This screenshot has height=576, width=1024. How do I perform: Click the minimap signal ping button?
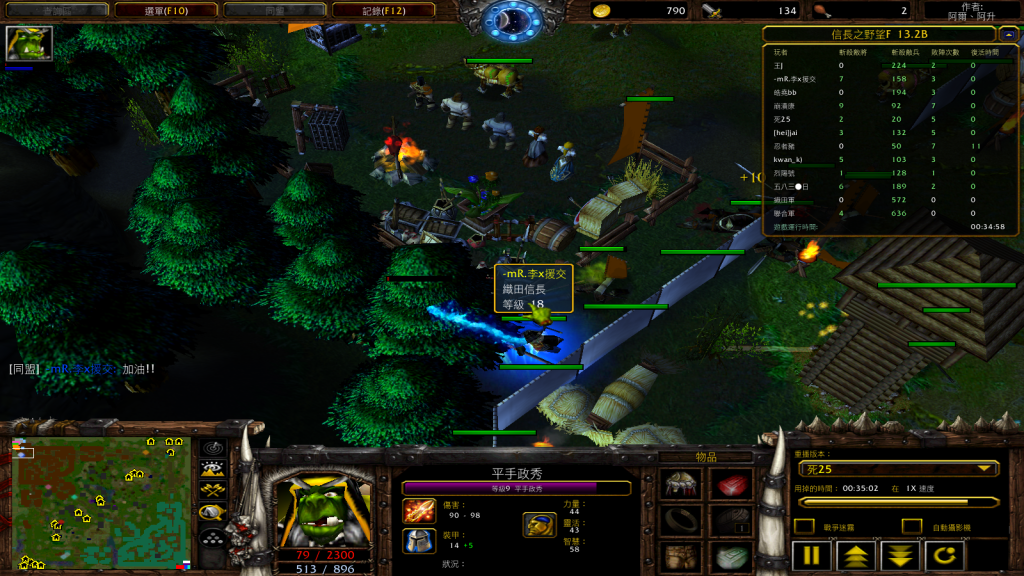pos(212,447)
